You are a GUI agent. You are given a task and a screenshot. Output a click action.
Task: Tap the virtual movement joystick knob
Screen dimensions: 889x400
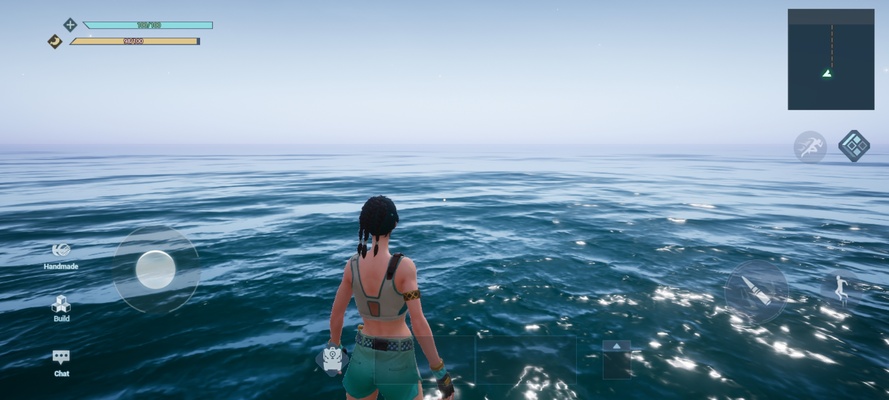coord(156,269)
